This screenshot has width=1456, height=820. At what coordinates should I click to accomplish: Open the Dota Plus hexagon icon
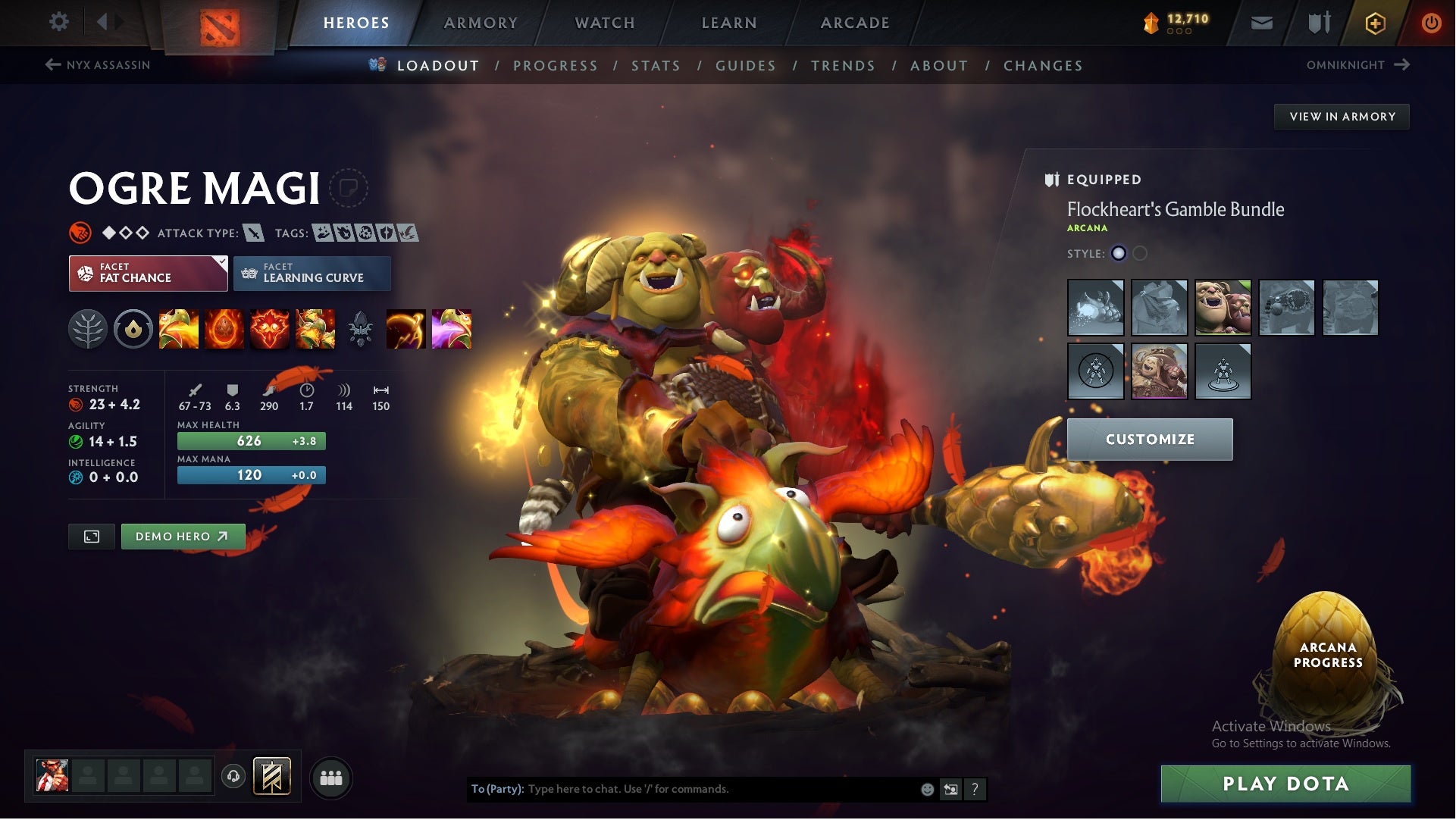[1376, 23]
